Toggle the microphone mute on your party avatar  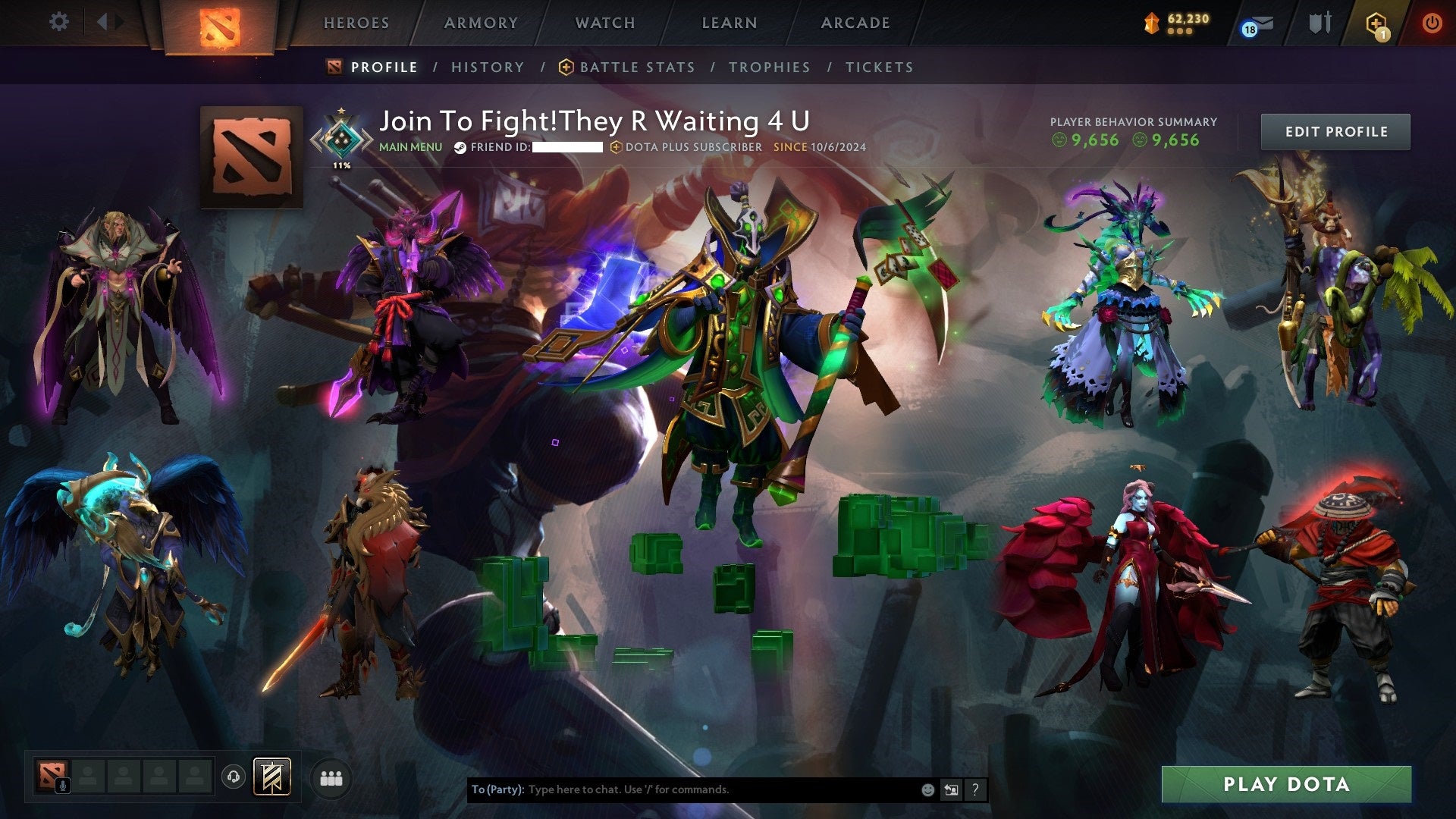[62, 784]
